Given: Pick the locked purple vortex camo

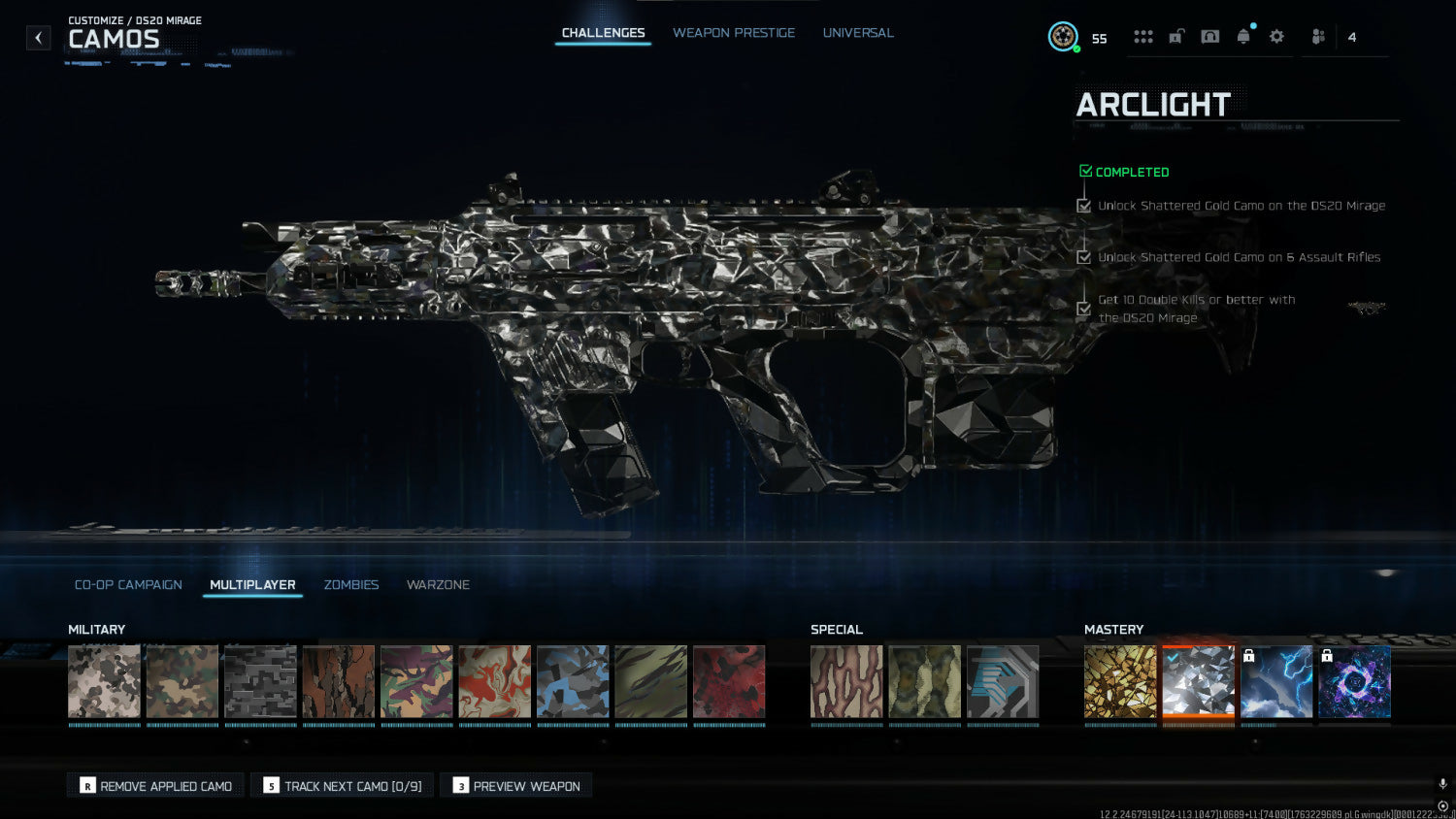Looking at the screenshot, I should [1354, 682].
